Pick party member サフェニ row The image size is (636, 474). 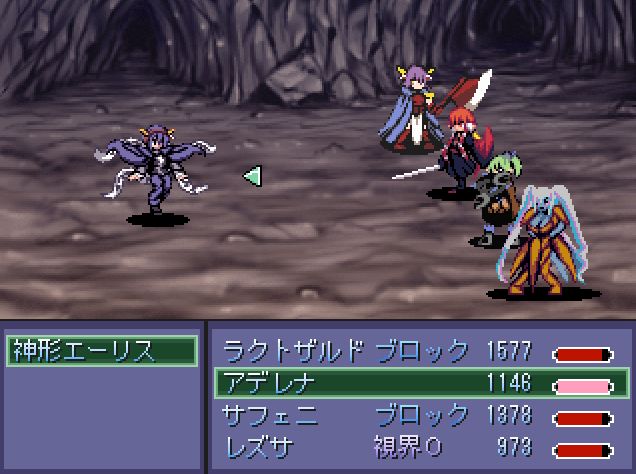pyautogui.click(x=418, y=415)
